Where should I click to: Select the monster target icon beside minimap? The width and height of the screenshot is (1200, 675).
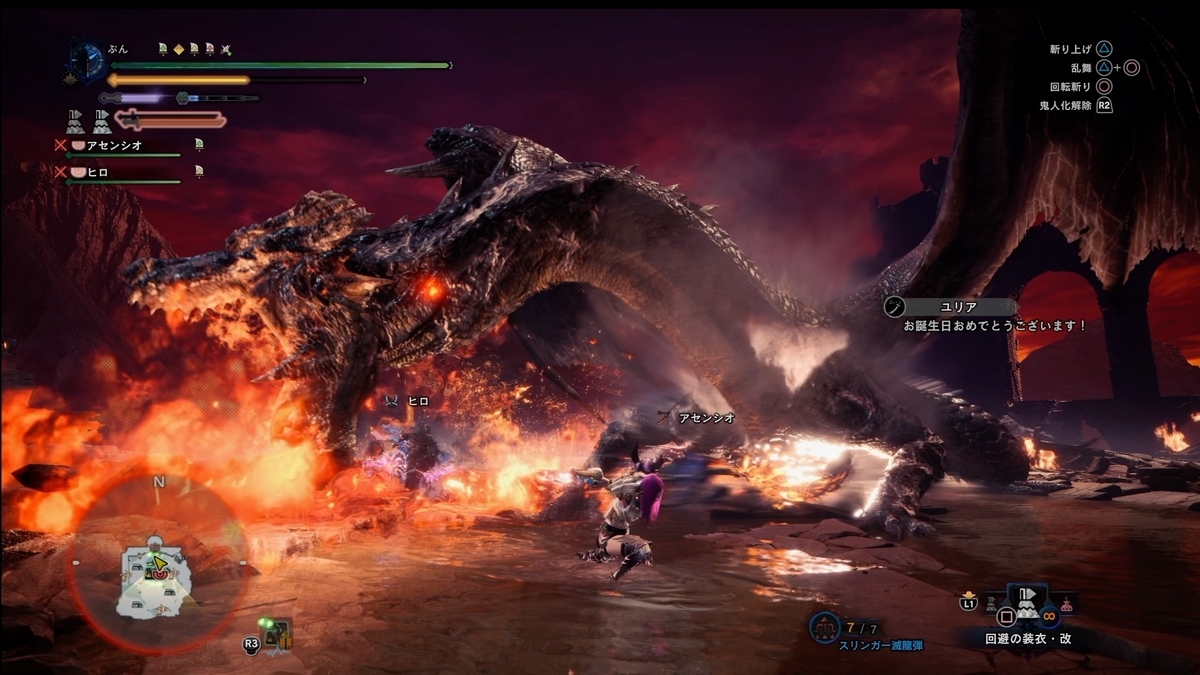[x=276, y=632]
